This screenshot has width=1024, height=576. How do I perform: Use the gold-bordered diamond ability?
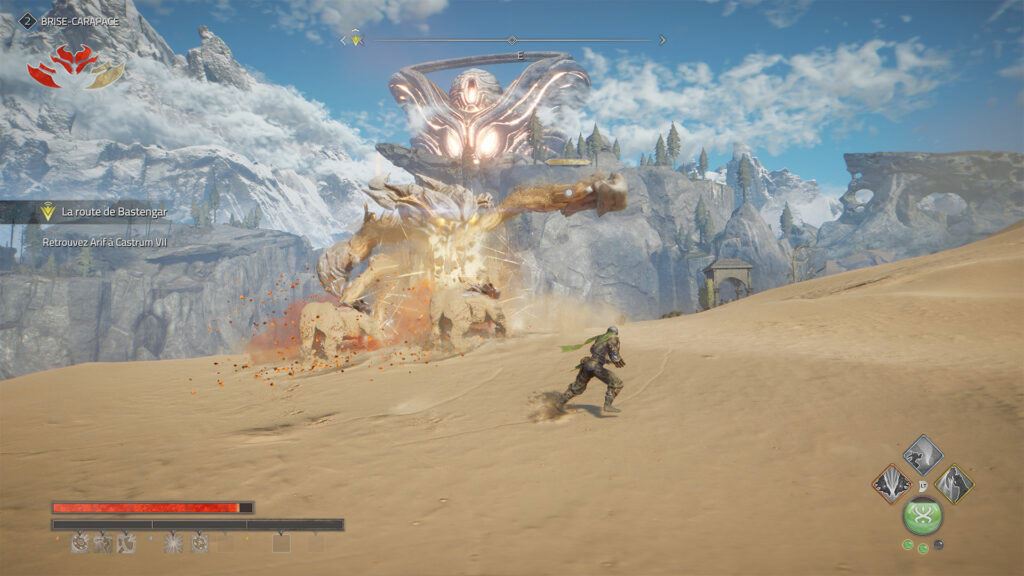coord(954,484)
